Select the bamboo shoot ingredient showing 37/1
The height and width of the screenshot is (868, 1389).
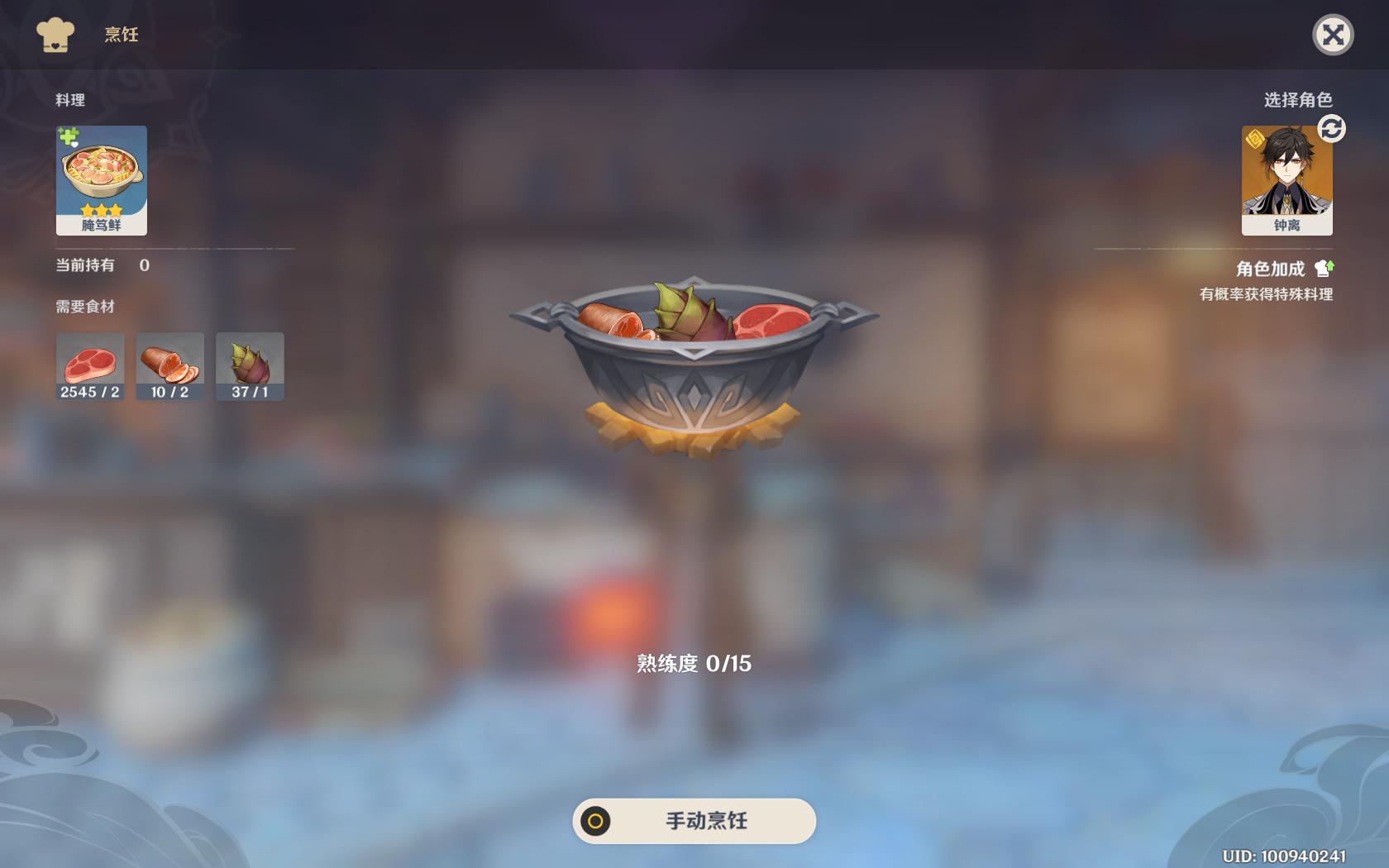(250, 365)
